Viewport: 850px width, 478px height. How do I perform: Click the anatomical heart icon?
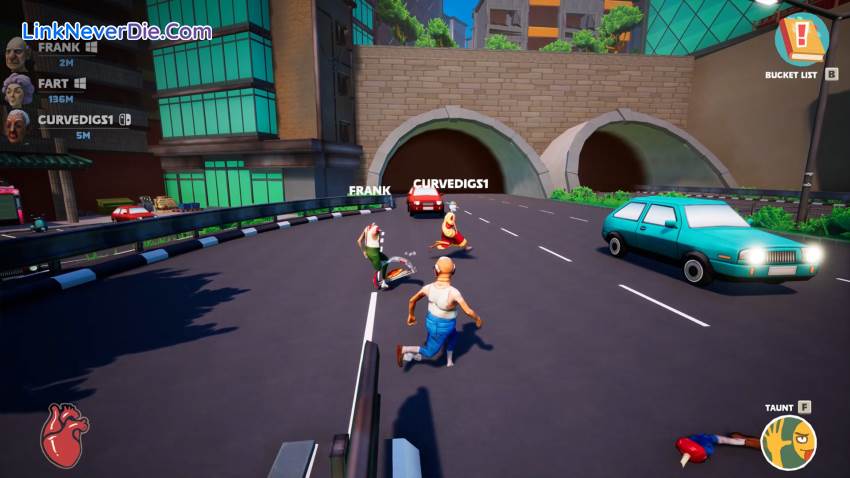(64, 436)
